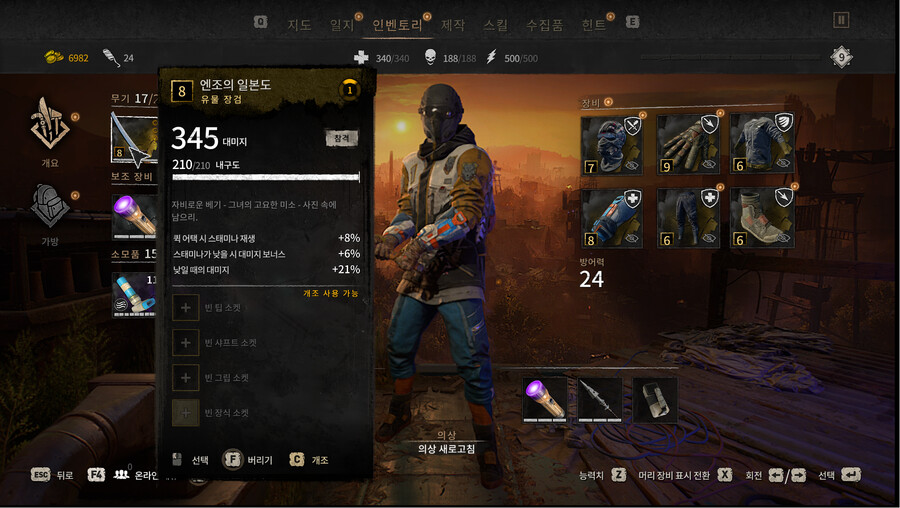
Task: Select the equipped sword weapon slot
Action: pyautogui.click(x=133, y=139)
